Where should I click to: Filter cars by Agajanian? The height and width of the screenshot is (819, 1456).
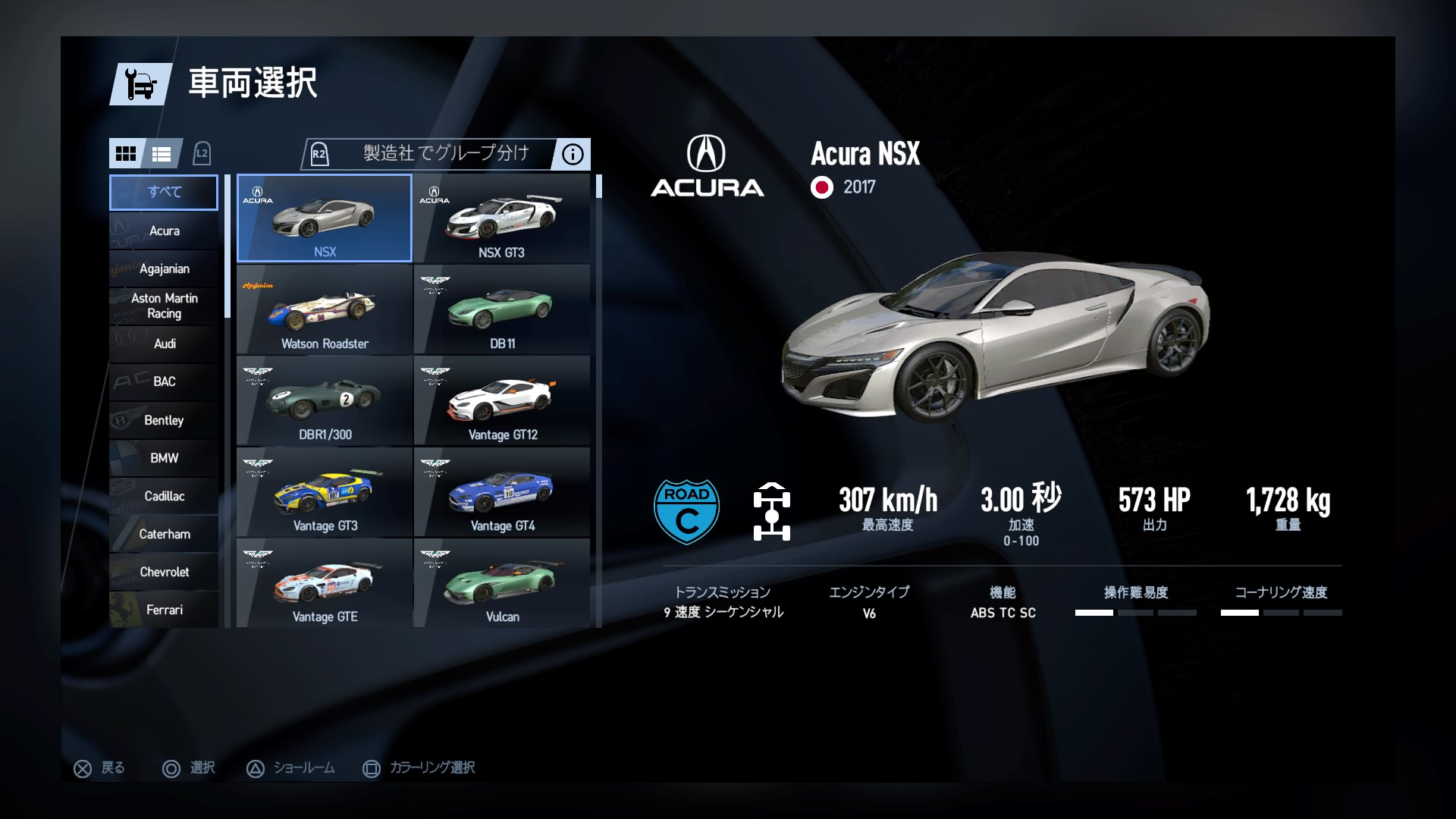click(x=164, y=268)
